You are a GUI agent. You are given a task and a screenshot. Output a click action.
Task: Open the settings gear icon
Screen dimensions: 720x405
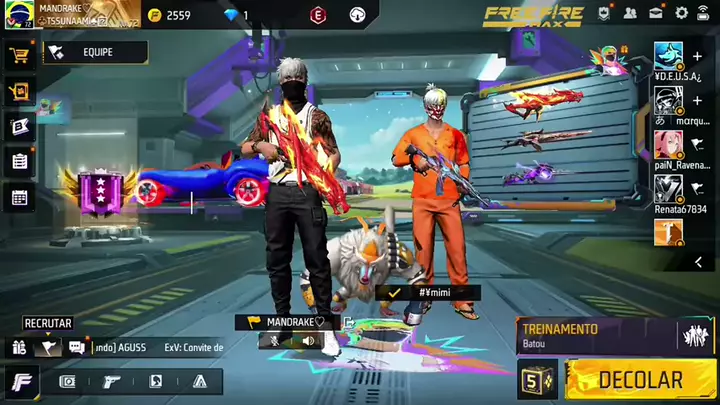tap(682, 13)
